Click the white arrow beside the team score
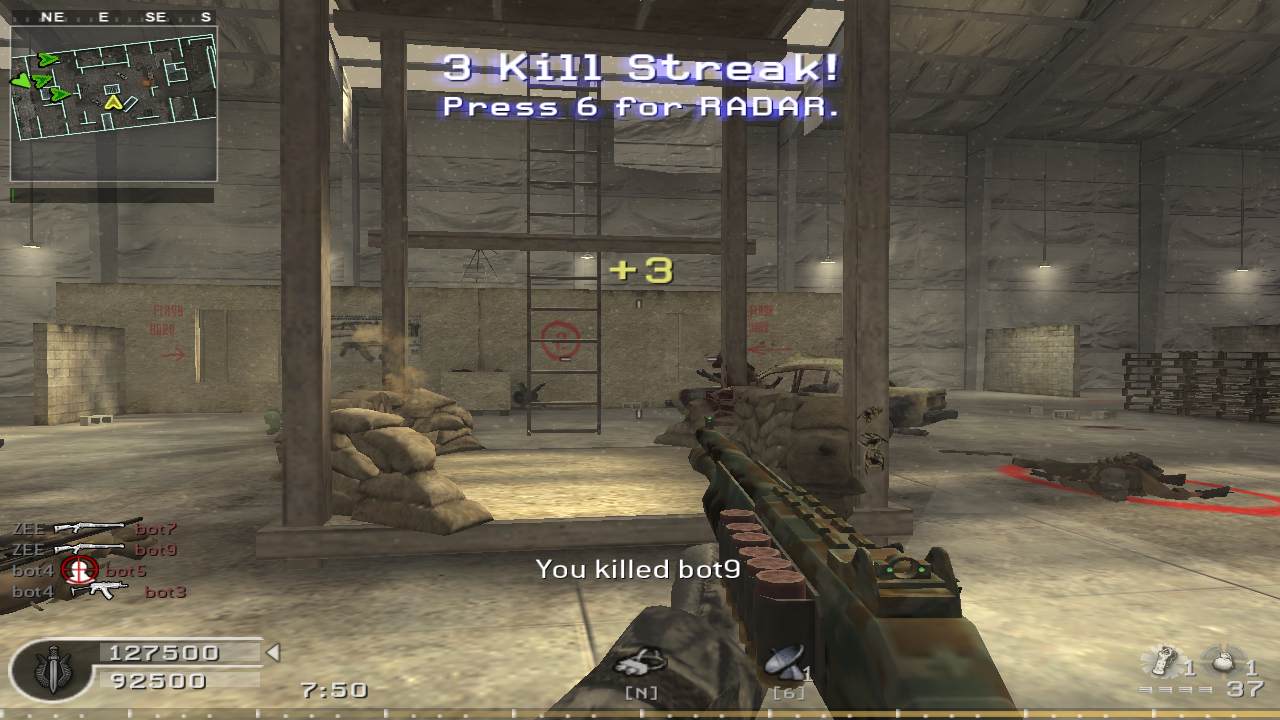The height and width of the screenshot is (720, 1280). coord(272,653)
